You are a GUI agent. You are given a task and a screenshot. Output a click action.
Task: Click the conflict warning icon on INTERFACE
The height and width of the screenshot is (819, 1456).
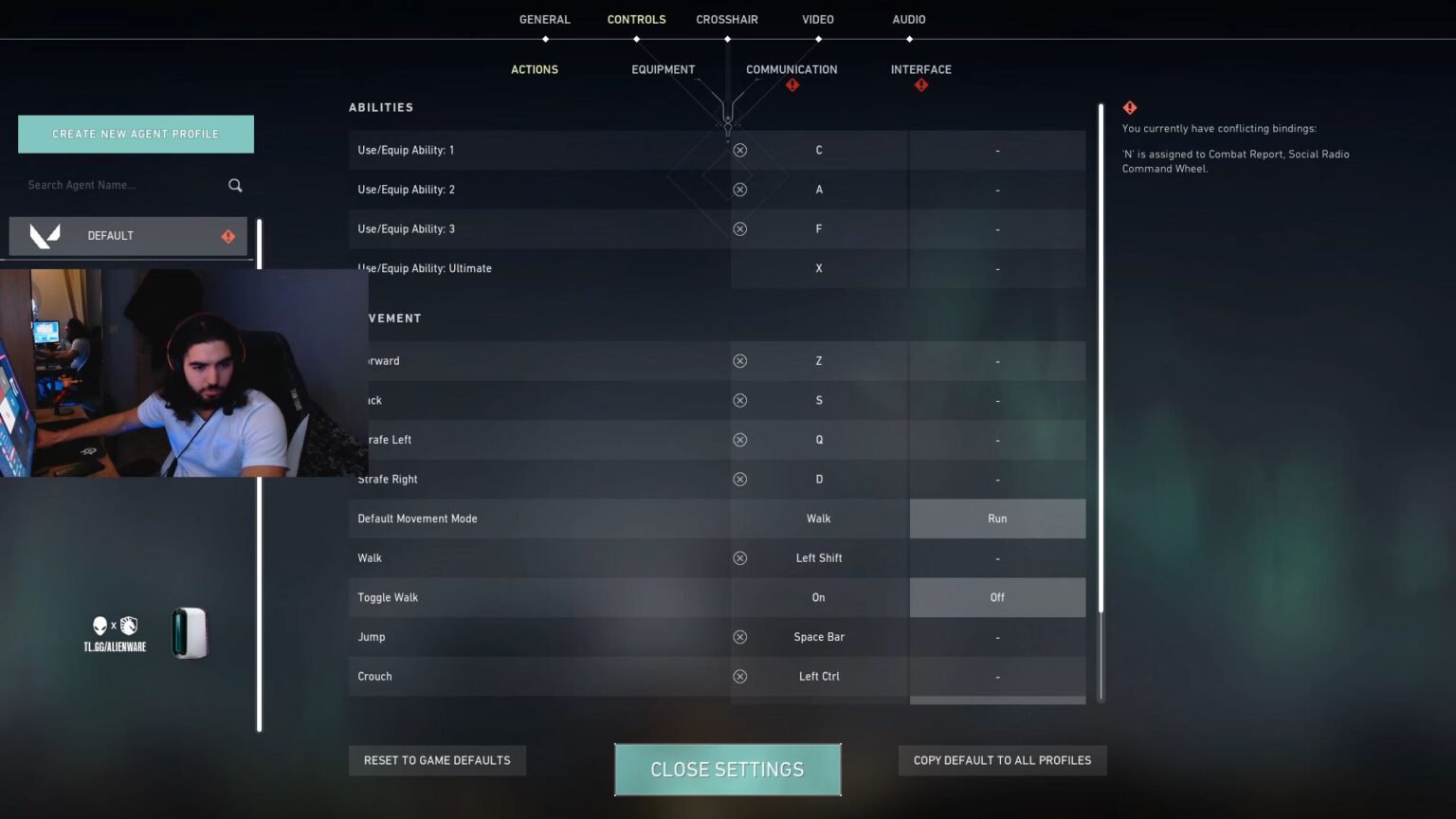[920, 84]
